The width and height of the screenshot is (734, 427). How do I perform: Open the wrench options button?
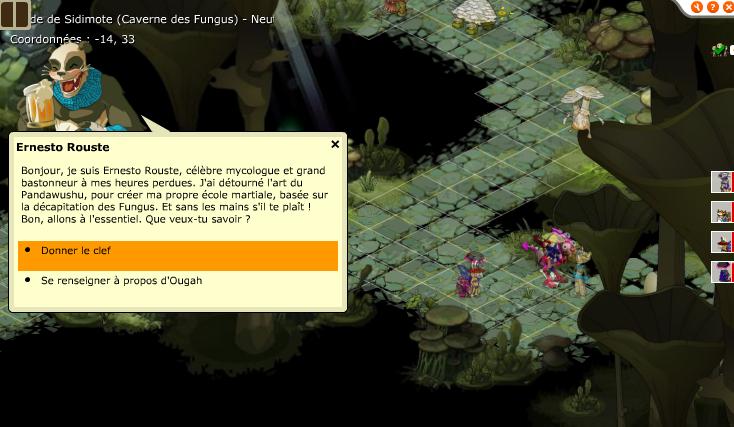click(697, 7)
